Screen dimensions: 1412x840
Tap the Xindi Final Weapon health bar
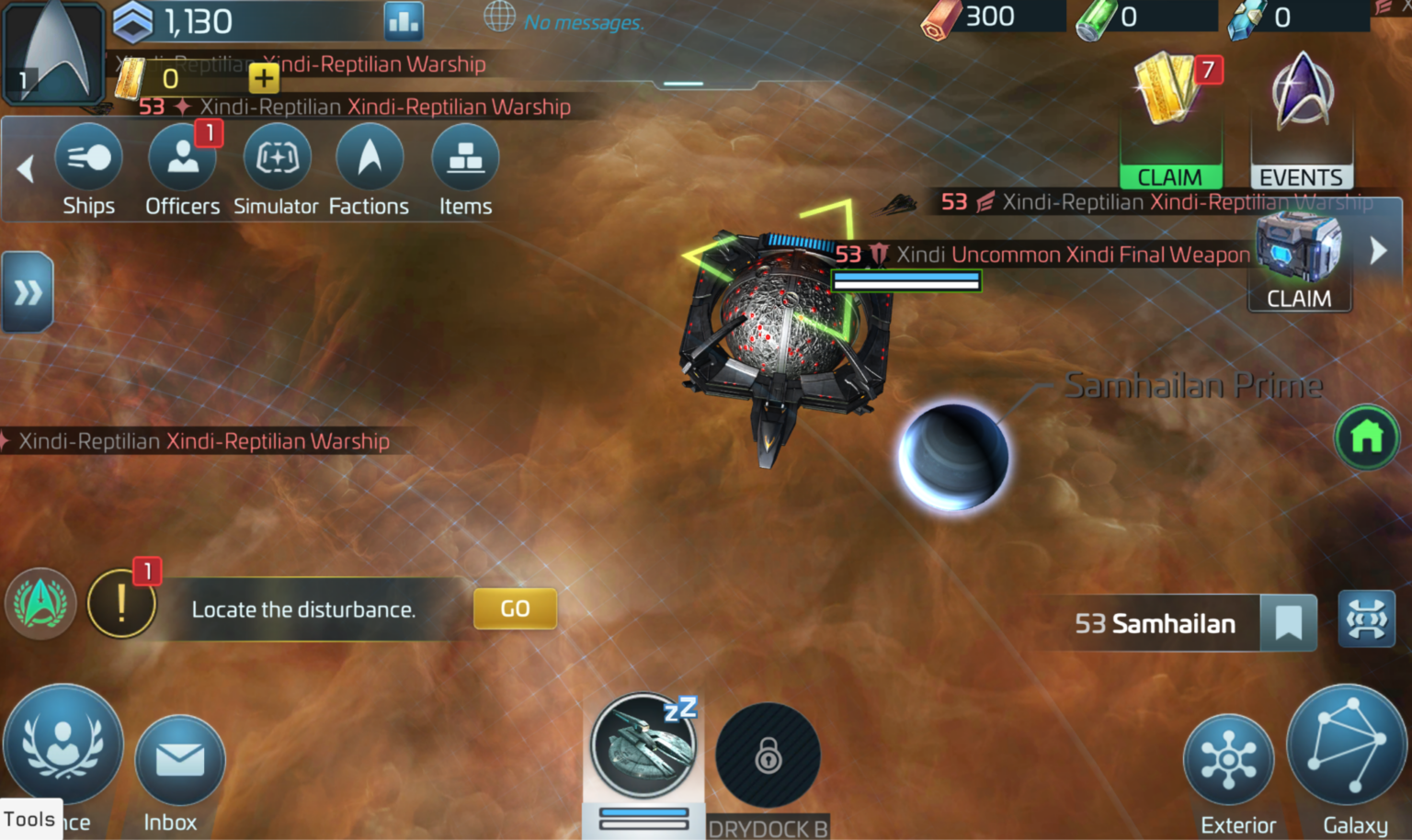(x=905, y=282)
